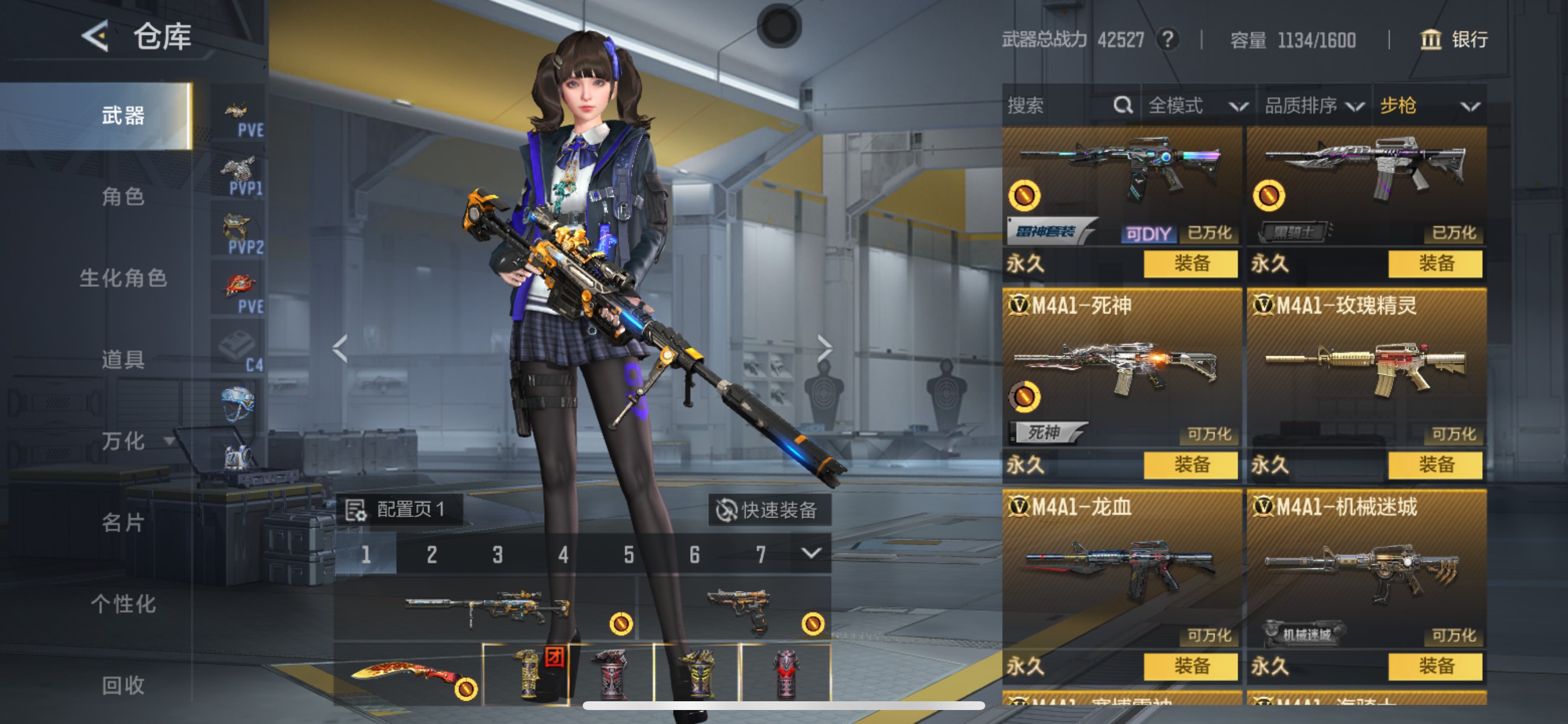Screen dimensions: 1568x724
Task: Open the 银行 bank
Action: point(1454,40)
